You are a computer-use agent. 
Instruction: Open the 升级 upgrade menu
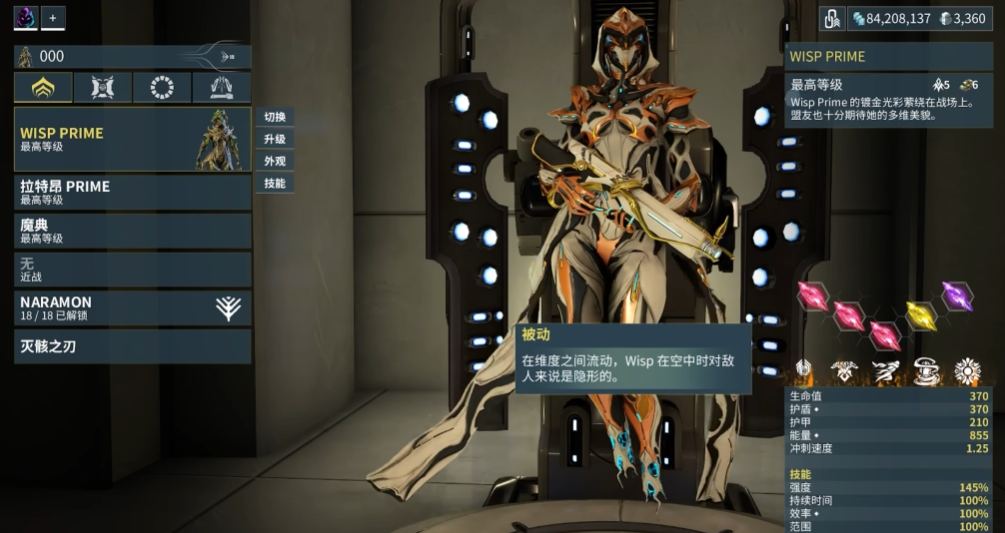(275, 139)
